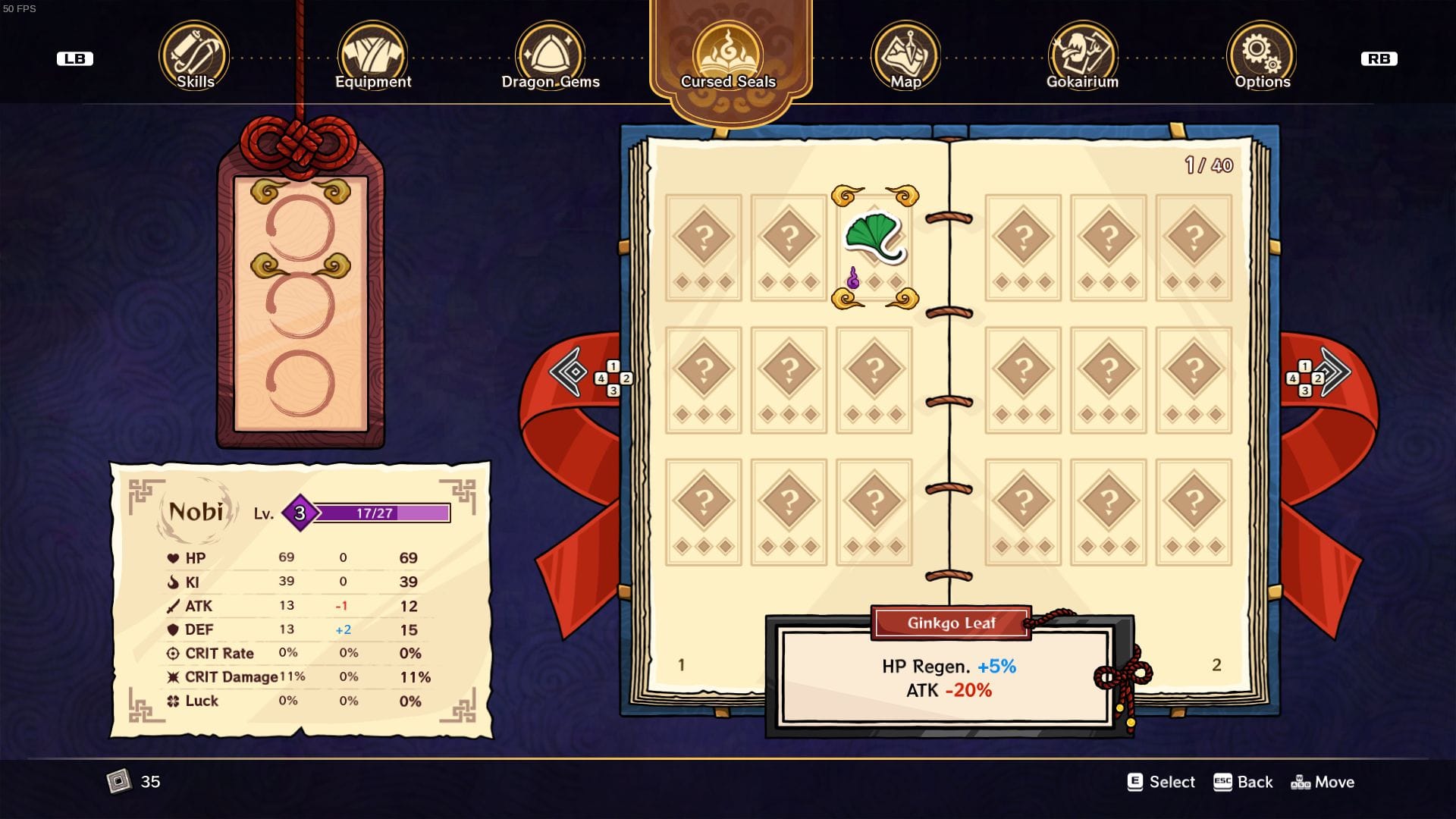The height and width of the screenshot is (819, 1456).
Task: Select the Ginkgo Leaf seal card
Action: click(x=874, y=246)
